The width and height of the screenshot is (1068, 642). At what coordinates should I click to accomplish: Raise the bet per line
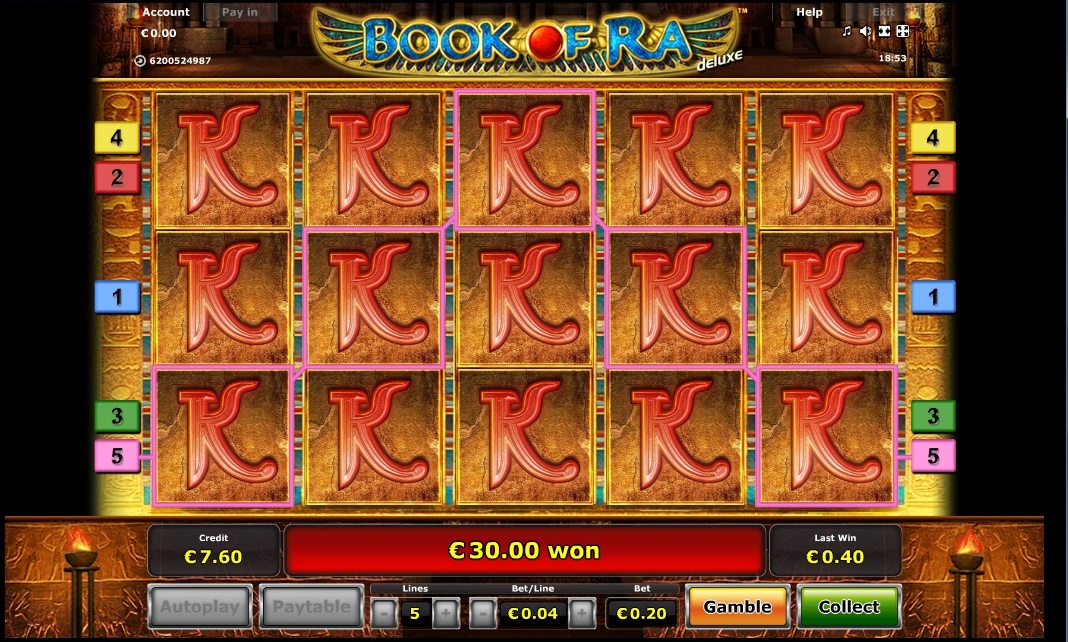(582, 612)
